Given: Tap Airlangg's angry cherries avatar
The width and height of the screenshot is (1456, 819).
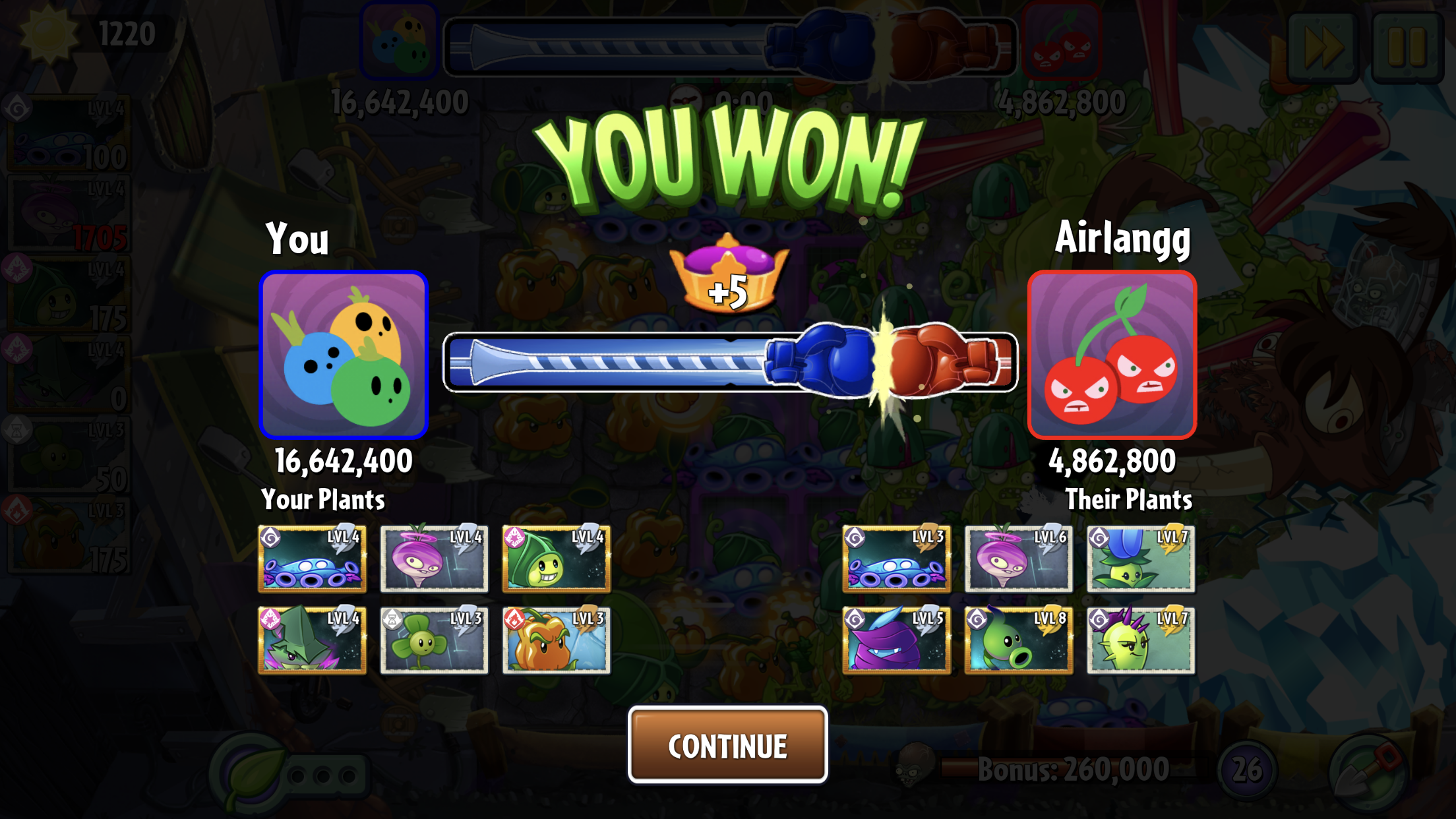Looking at the screenshot, I should pos(1112,355).
